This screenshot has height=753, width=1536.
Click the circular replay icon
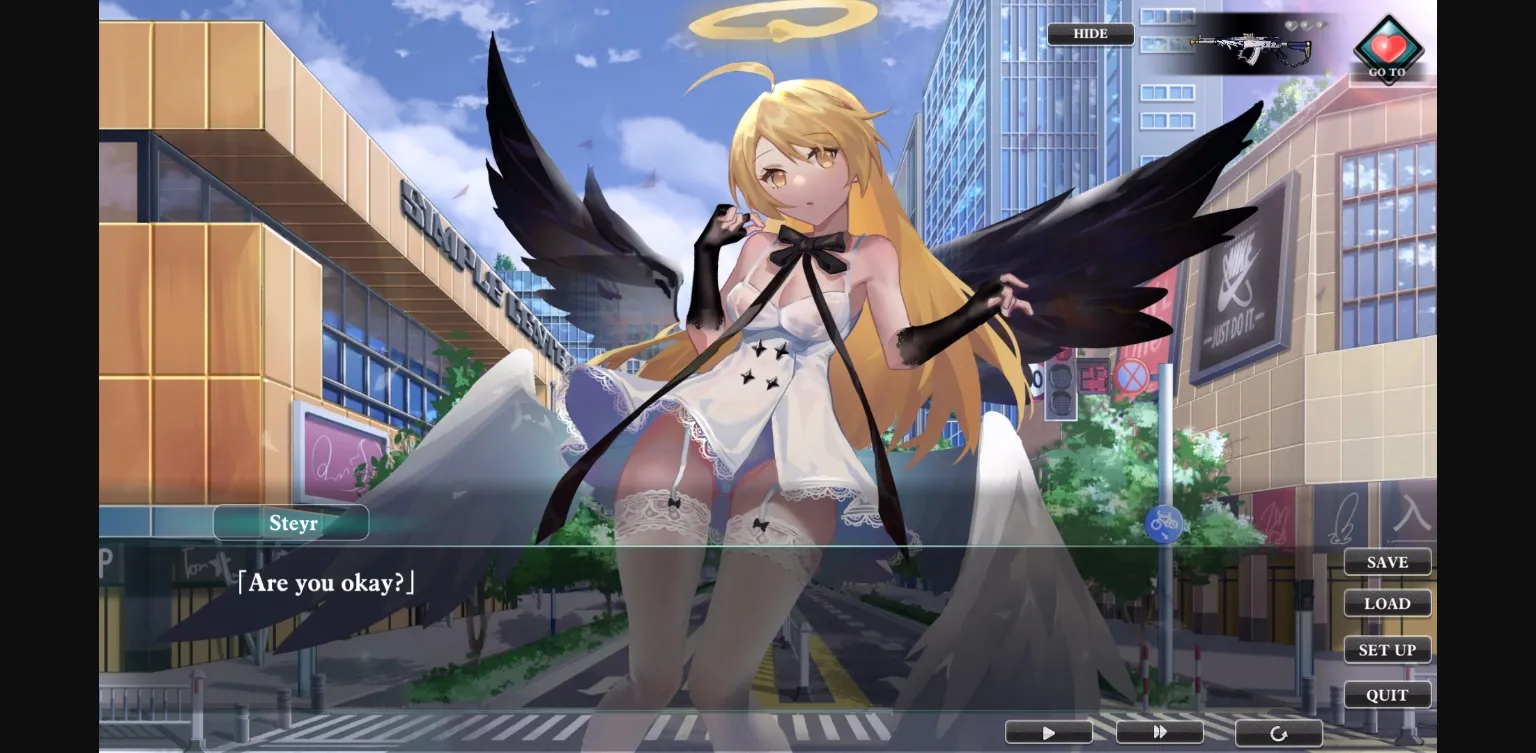1280,731
